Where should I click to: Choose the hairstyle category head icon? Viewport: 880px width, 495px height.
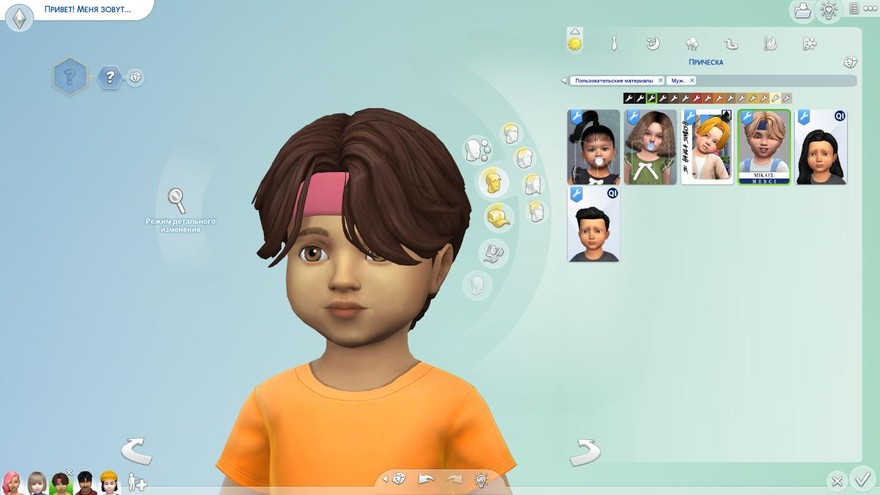[x=491, y=182]
